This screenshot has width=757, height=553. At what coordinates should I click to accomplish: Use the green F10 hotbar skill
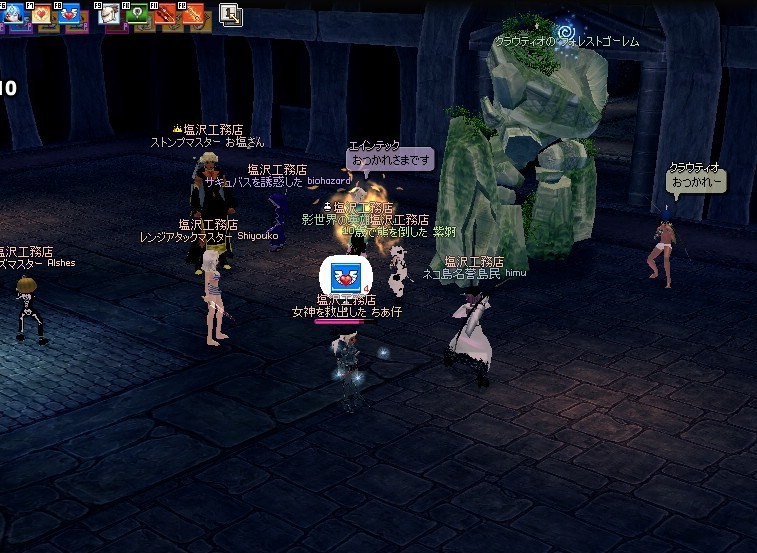pos(138,14)
